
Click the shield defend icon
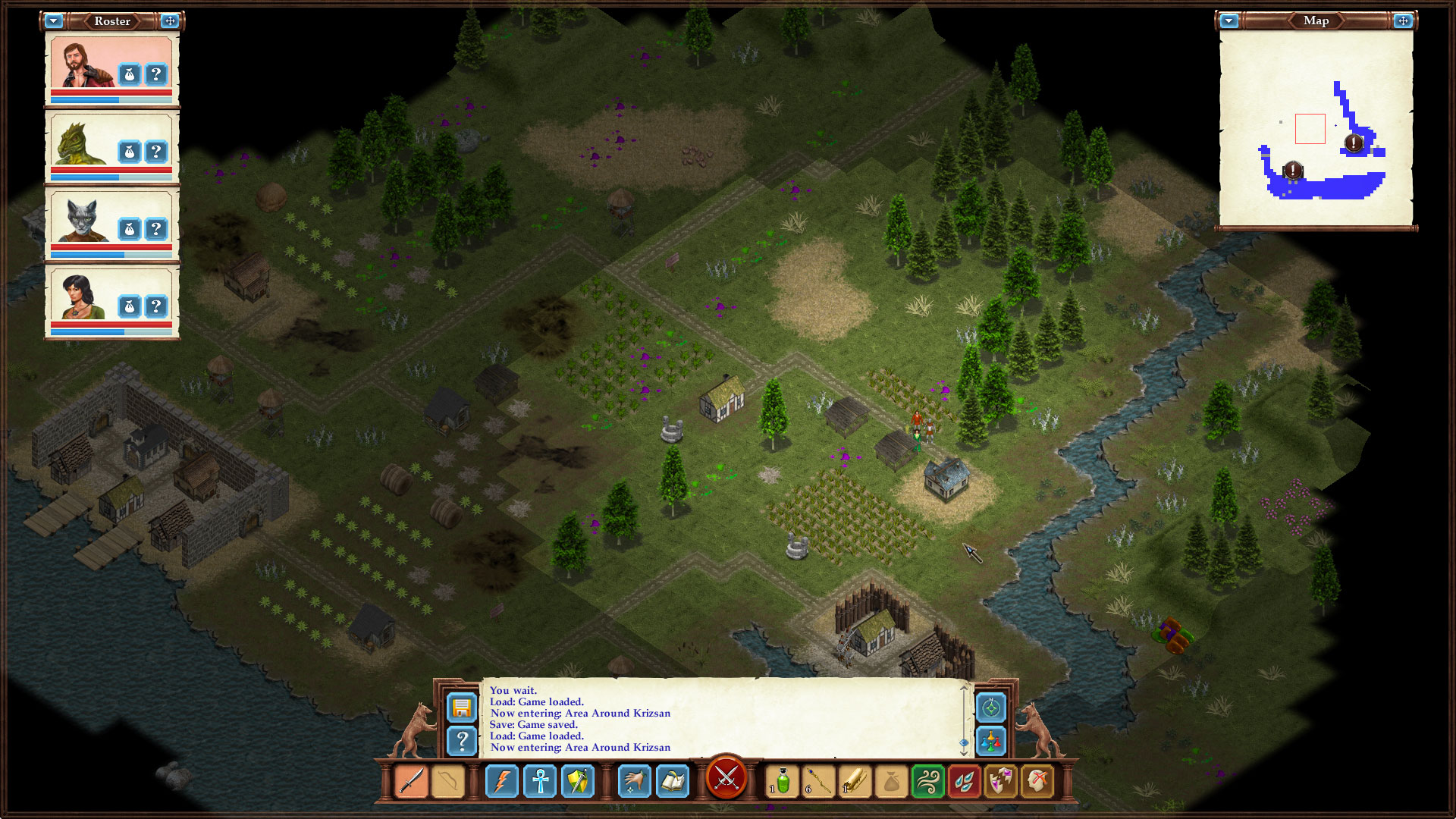tap(578, 781)
